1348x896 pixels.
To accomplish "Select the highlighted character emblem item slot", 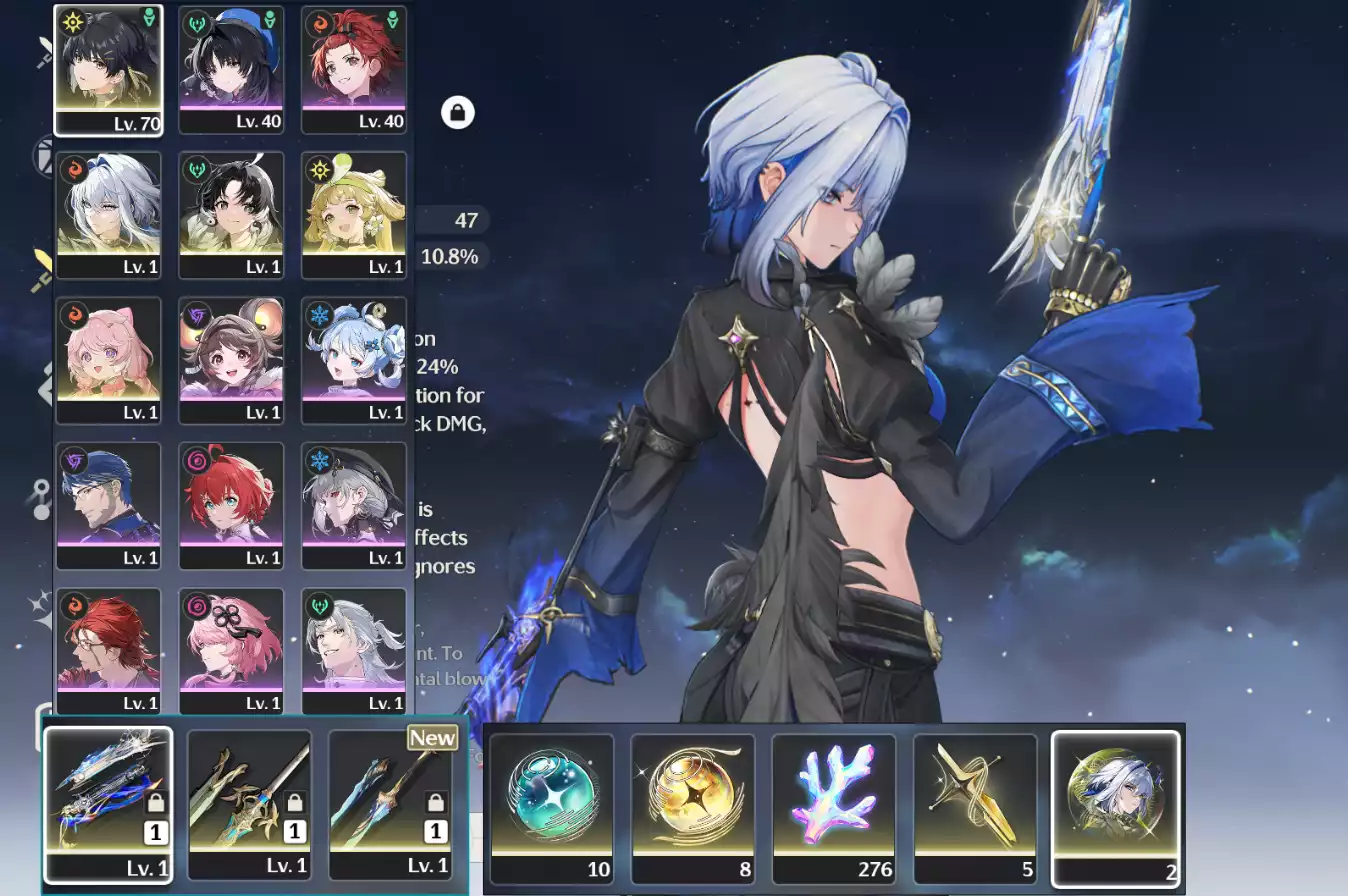I will (x=1115, y=808).
